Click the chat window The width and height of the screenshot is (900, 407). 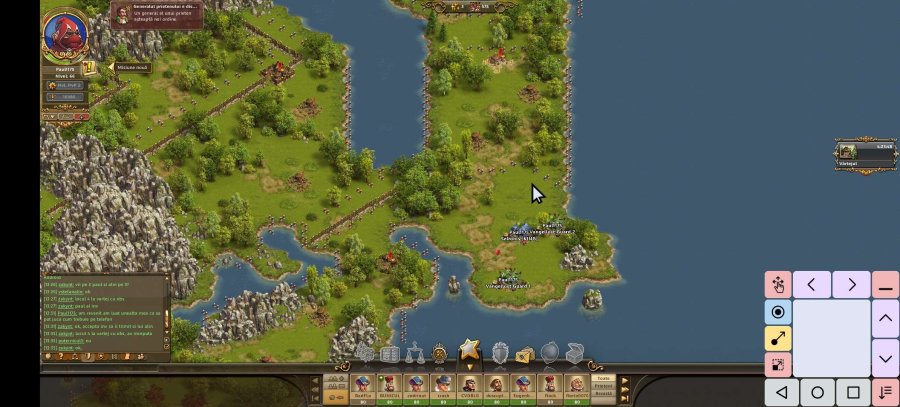coord(103,315)
